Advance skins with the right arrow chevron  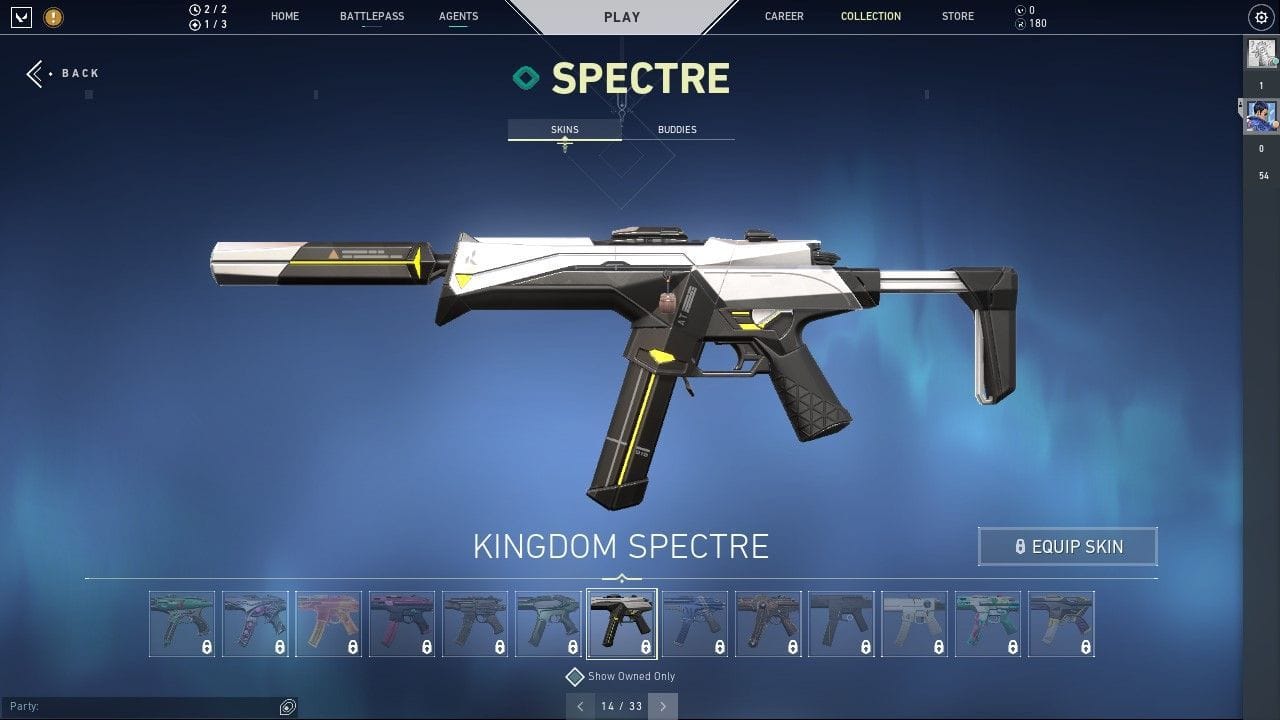point(662,706)
